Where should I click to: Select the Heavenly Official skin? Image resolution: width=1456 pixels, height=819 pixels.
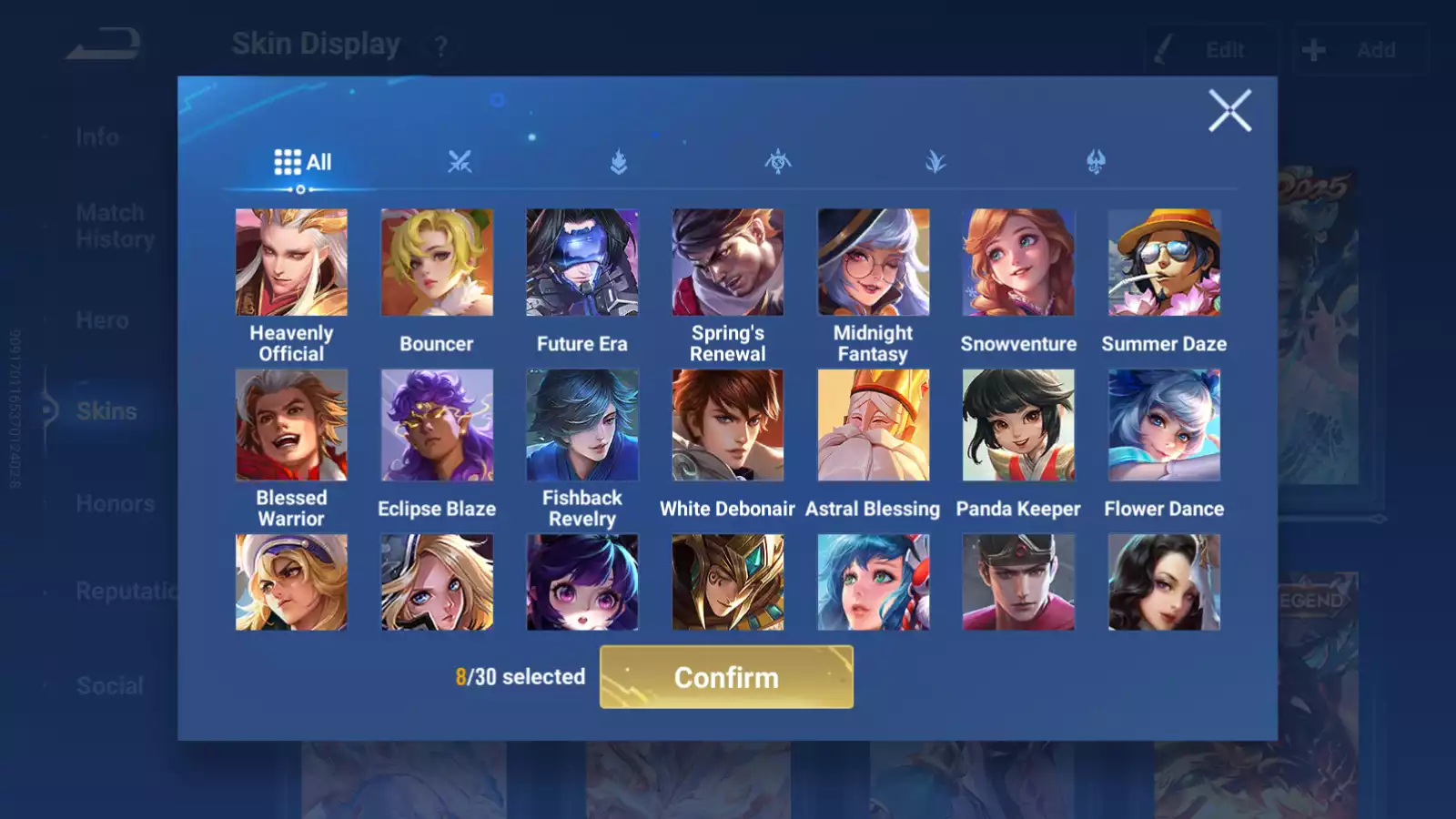click(291, 263)
